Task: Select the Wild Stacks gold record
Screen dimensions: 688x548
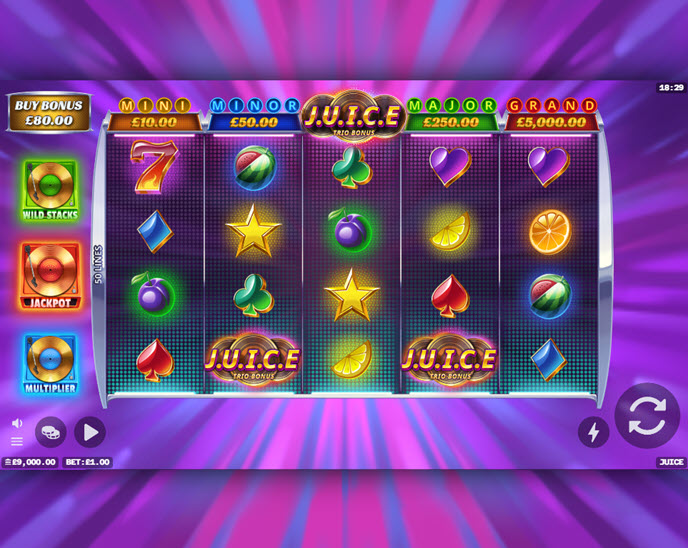Action: pos(50,190)
